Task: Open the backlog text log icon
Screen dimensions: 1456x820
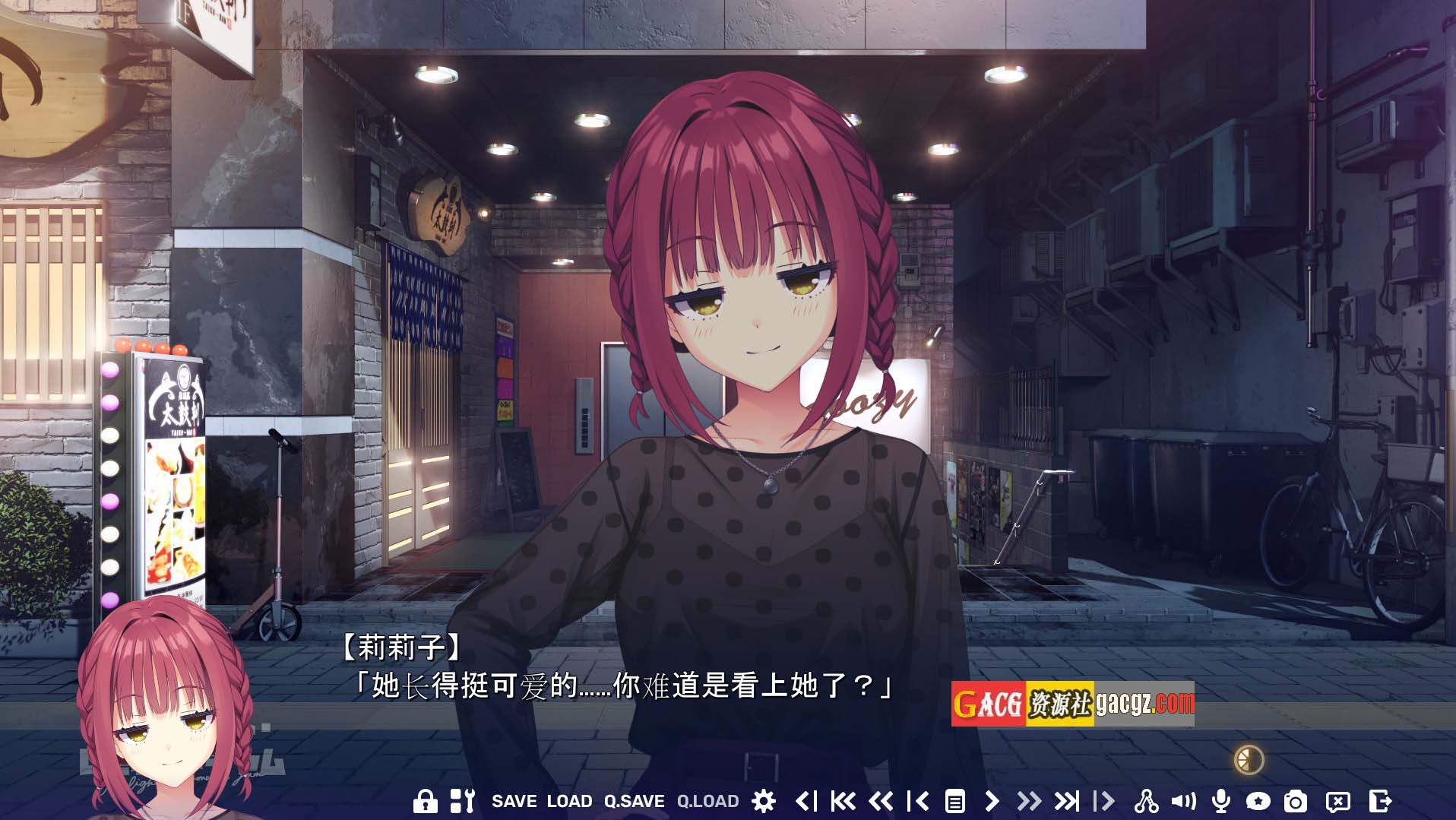Action: pyautogui.click(x=954, y=801)
